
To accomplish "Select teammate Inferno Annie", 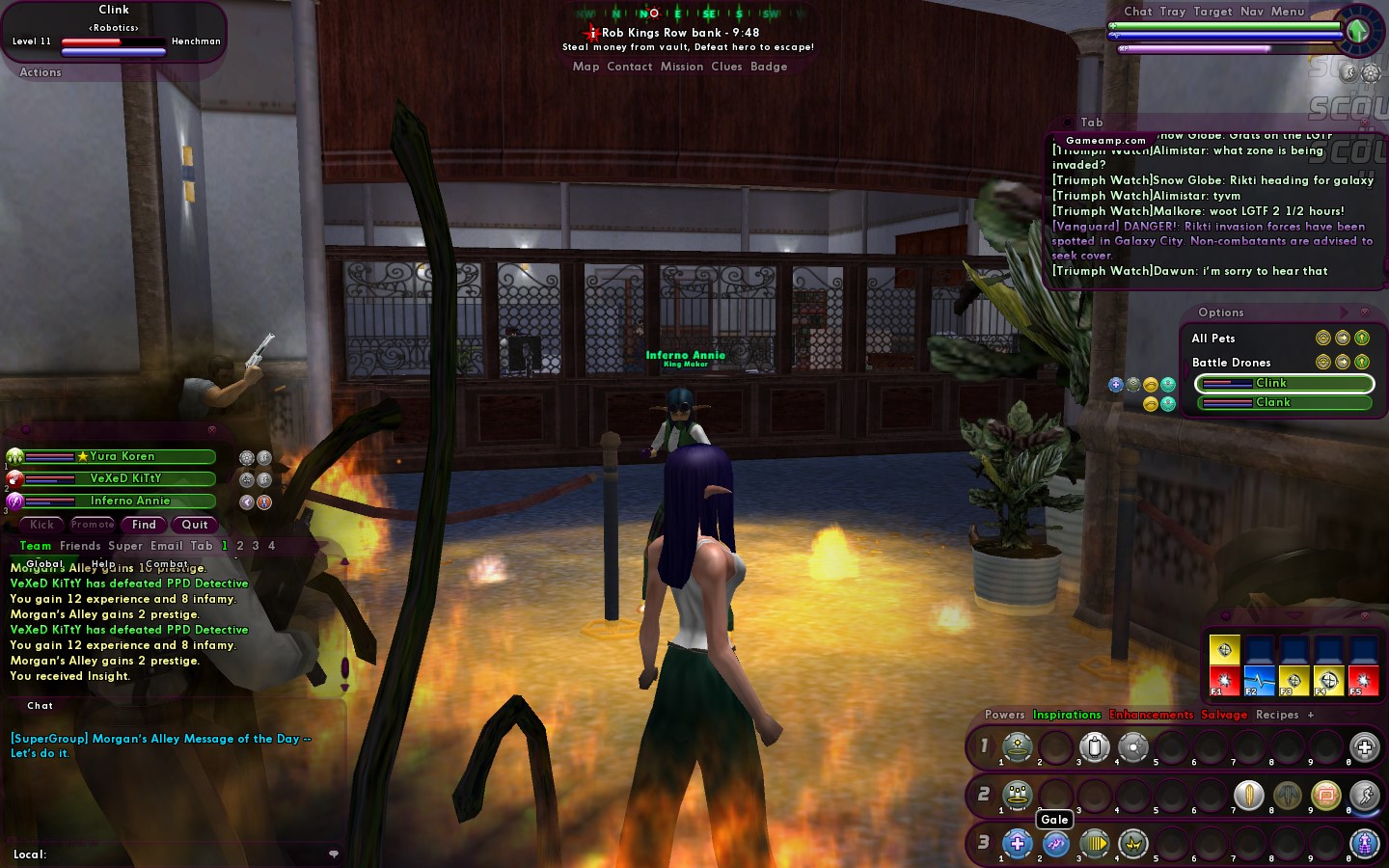I will coord(129,501).
